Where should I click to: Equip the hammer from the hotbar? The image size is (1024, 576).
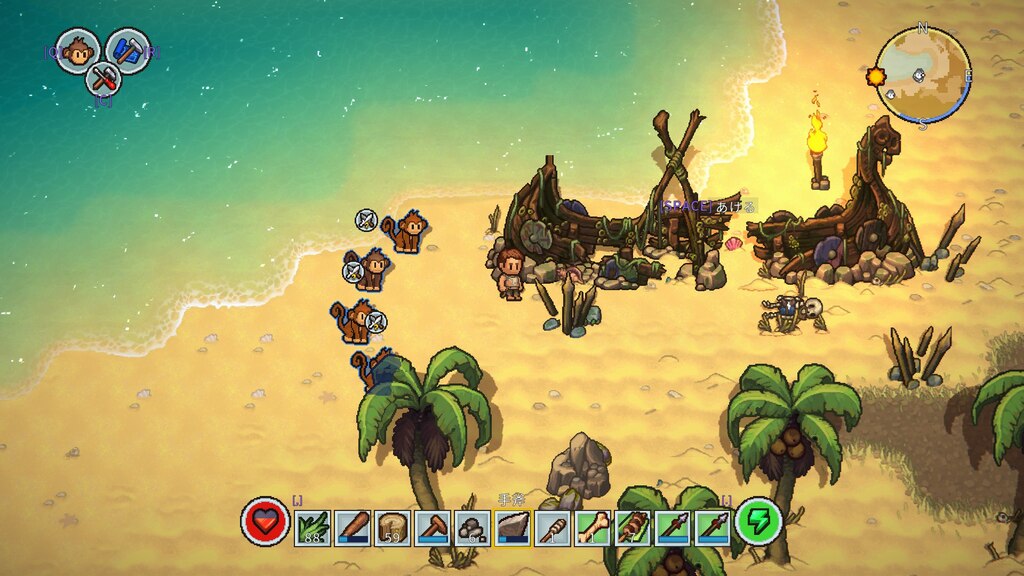click(432, 527)
